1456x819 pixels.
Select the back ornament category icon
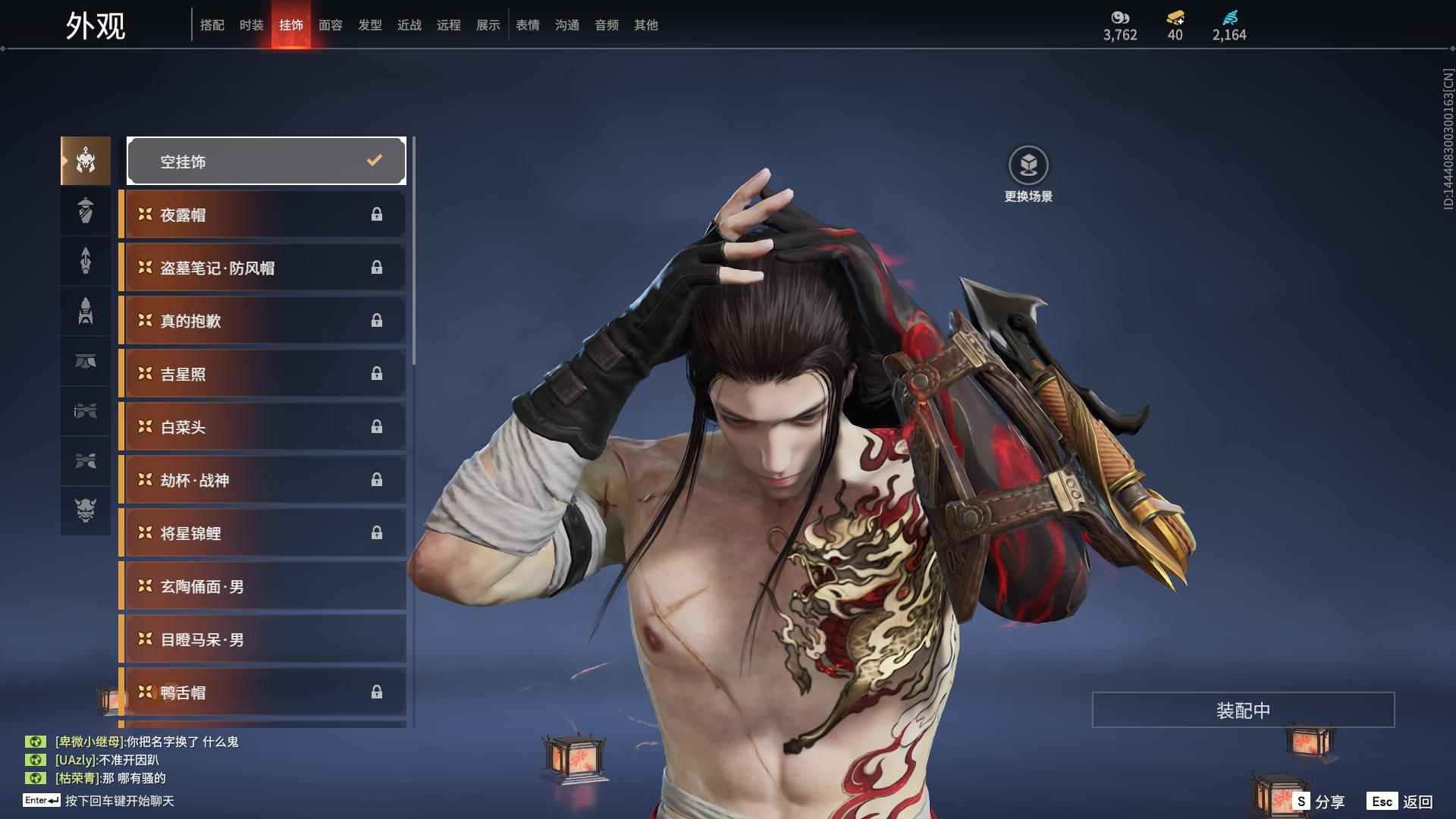coord(85,261)
